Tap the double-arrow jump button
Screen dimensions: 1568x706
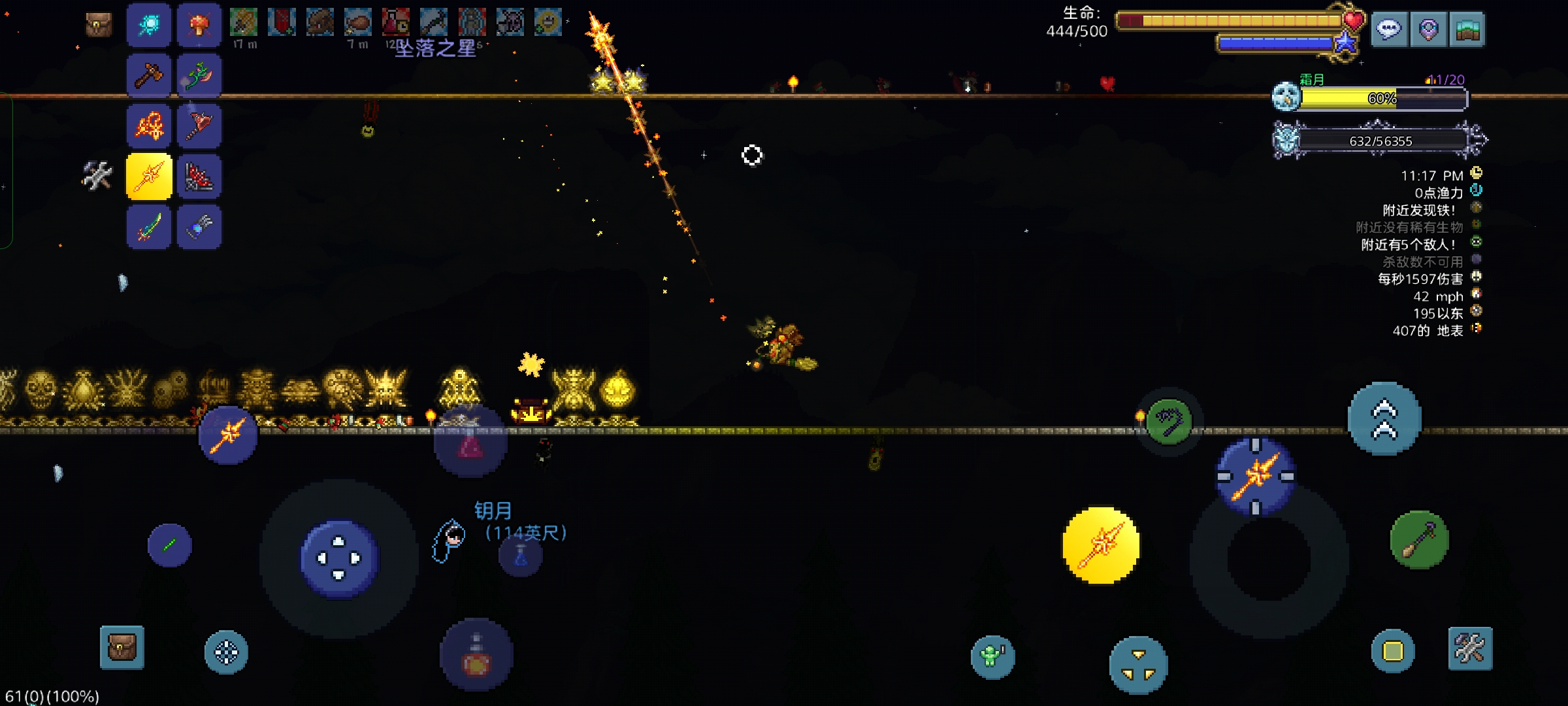[1384, 419]
